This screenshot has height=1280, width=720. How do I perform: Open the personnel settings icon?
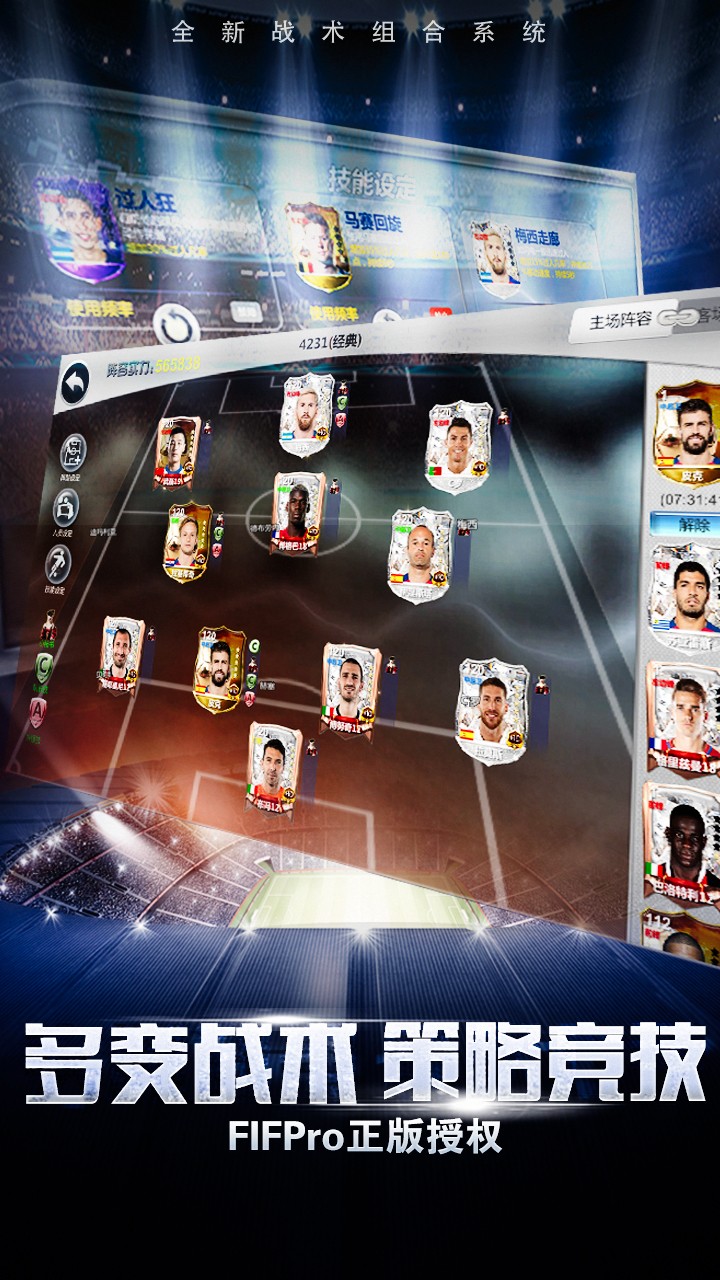pos(66,508)
